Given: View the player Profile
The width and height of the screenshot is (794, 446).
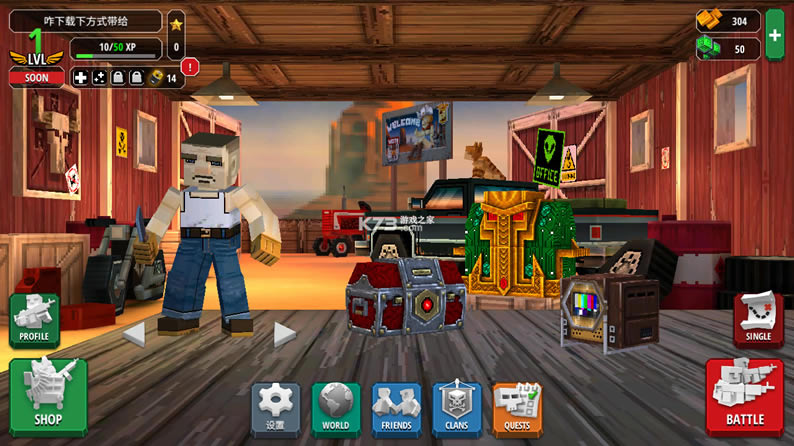Looking at the screenshot, I should pos(34,320).
